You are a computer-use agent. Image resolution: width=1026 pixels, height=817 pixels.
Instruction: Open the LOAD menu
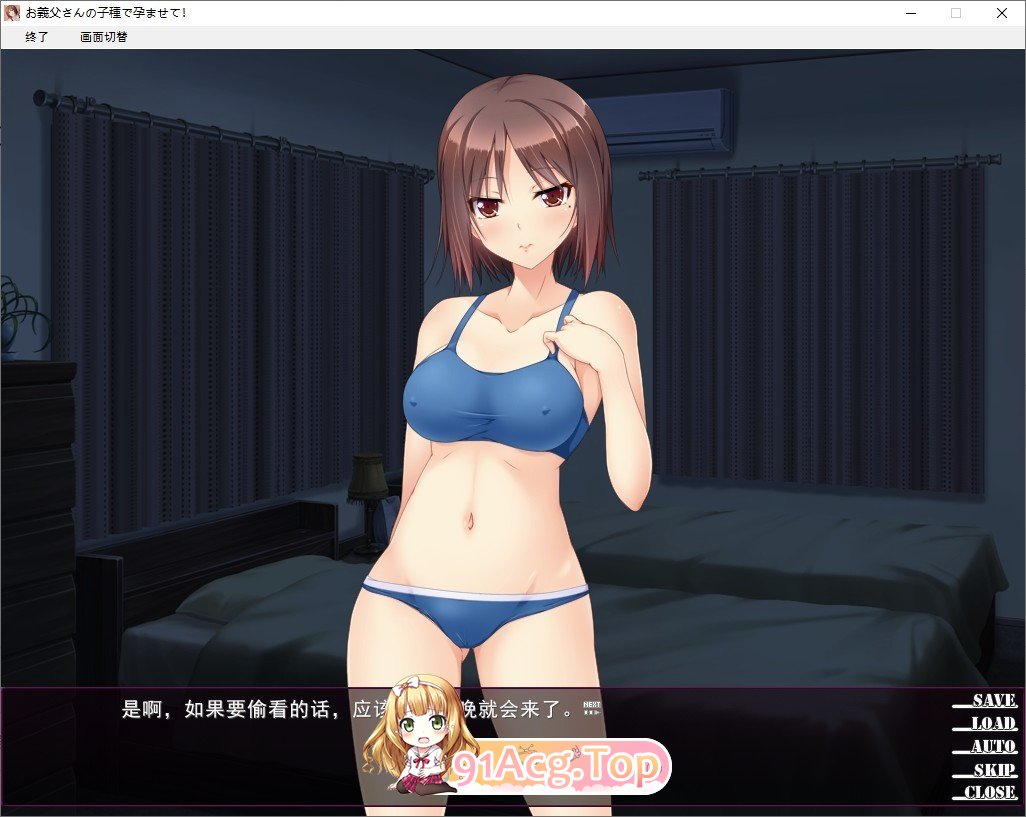(992, 724)
